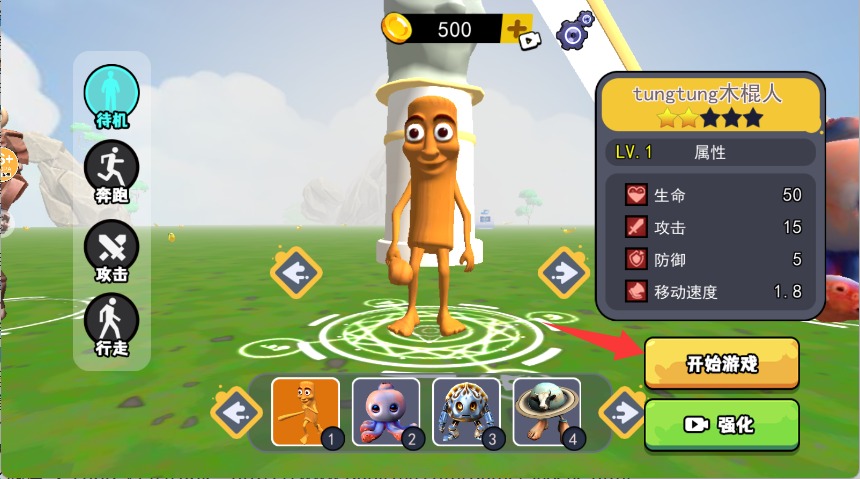Start the game with 开始游戏 button

[x=721, y=363]
